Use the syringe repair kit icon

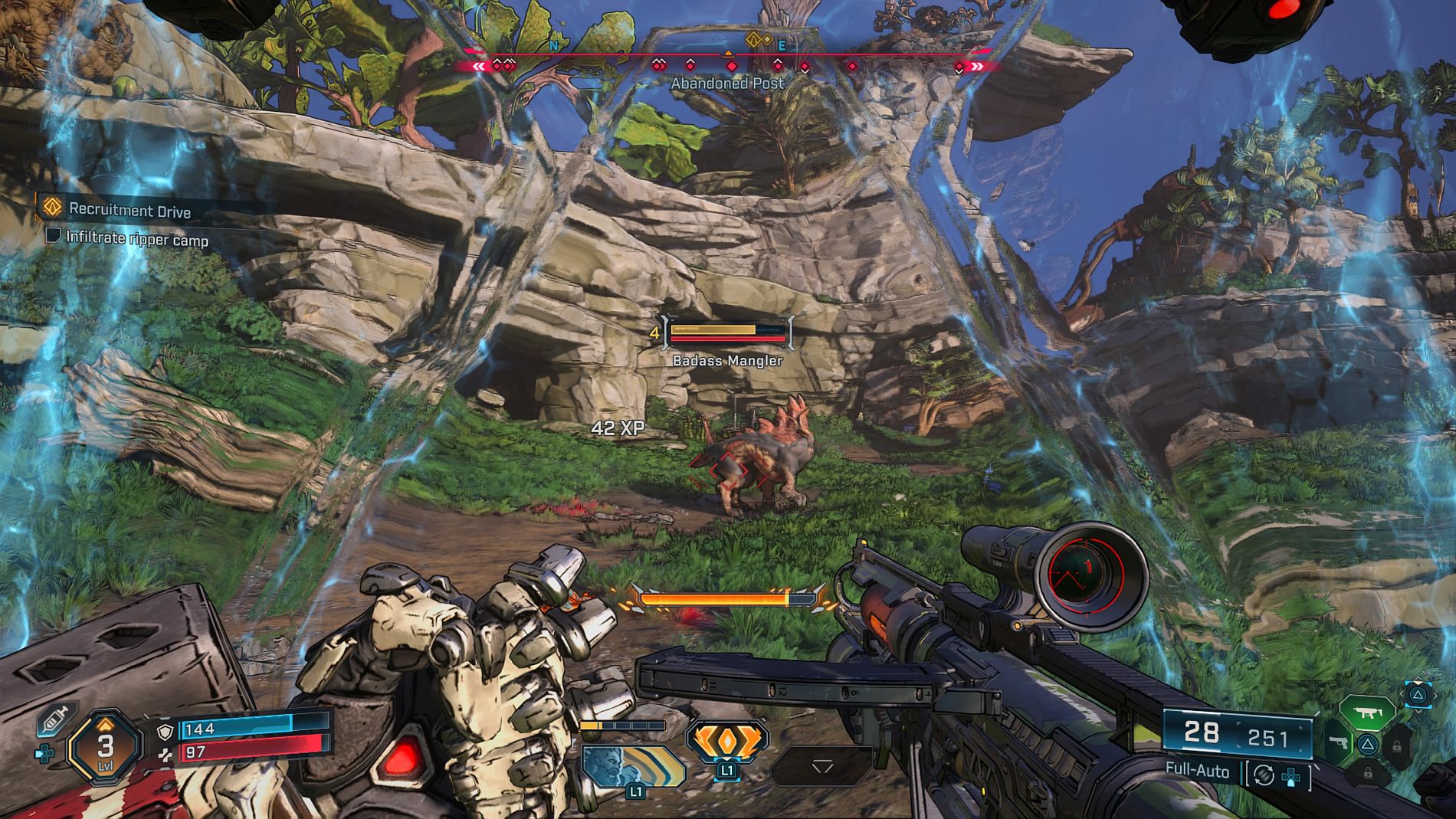pyautogui.click(x=55, y=719)
